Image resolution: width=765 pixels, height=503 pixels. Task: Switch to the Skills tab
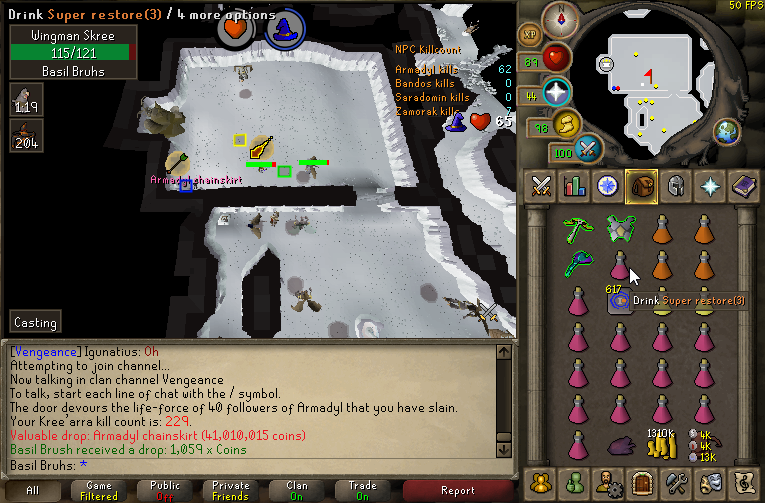click(575, 185)
